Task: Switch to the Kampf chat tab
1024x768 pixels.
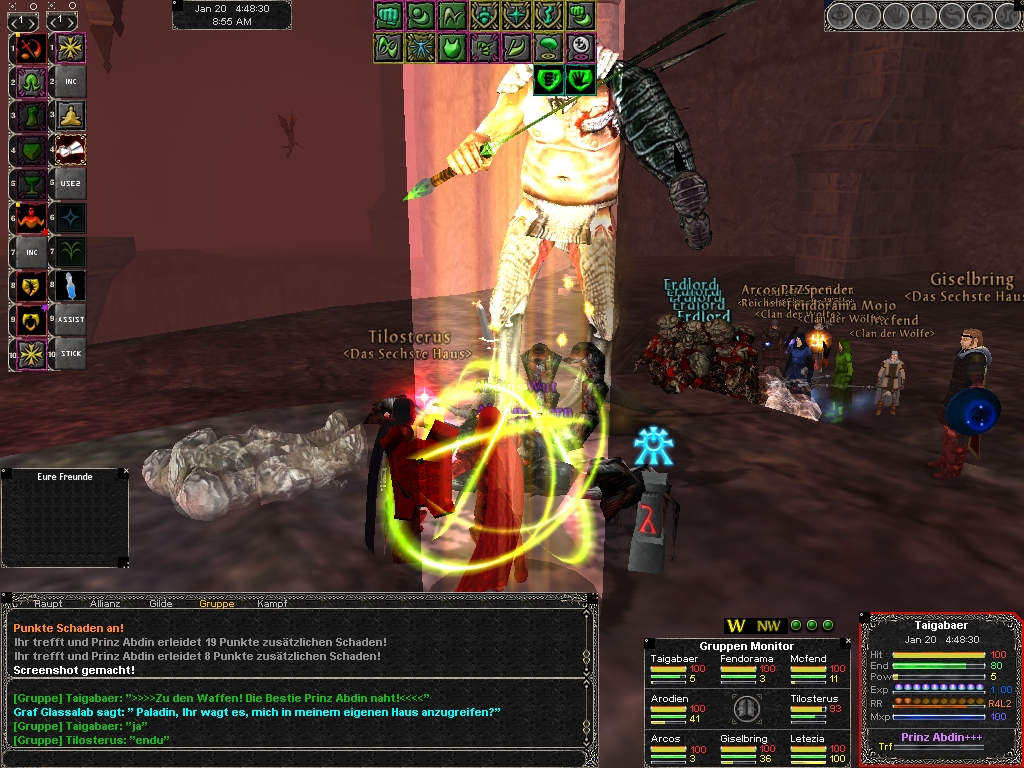Action: point(272,603)
